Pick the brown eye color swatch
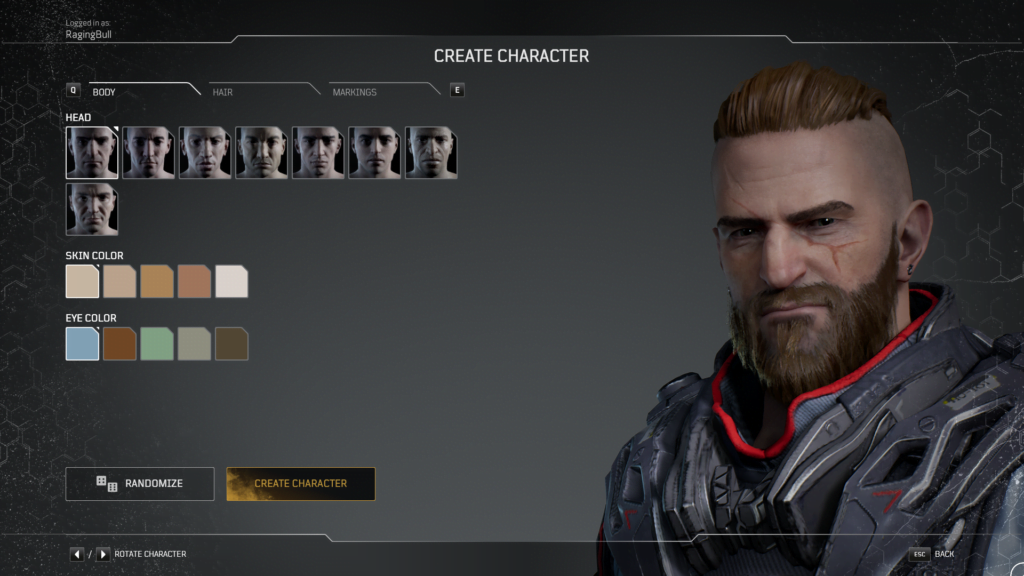1024x576 pixels. (x=119, y=344)
